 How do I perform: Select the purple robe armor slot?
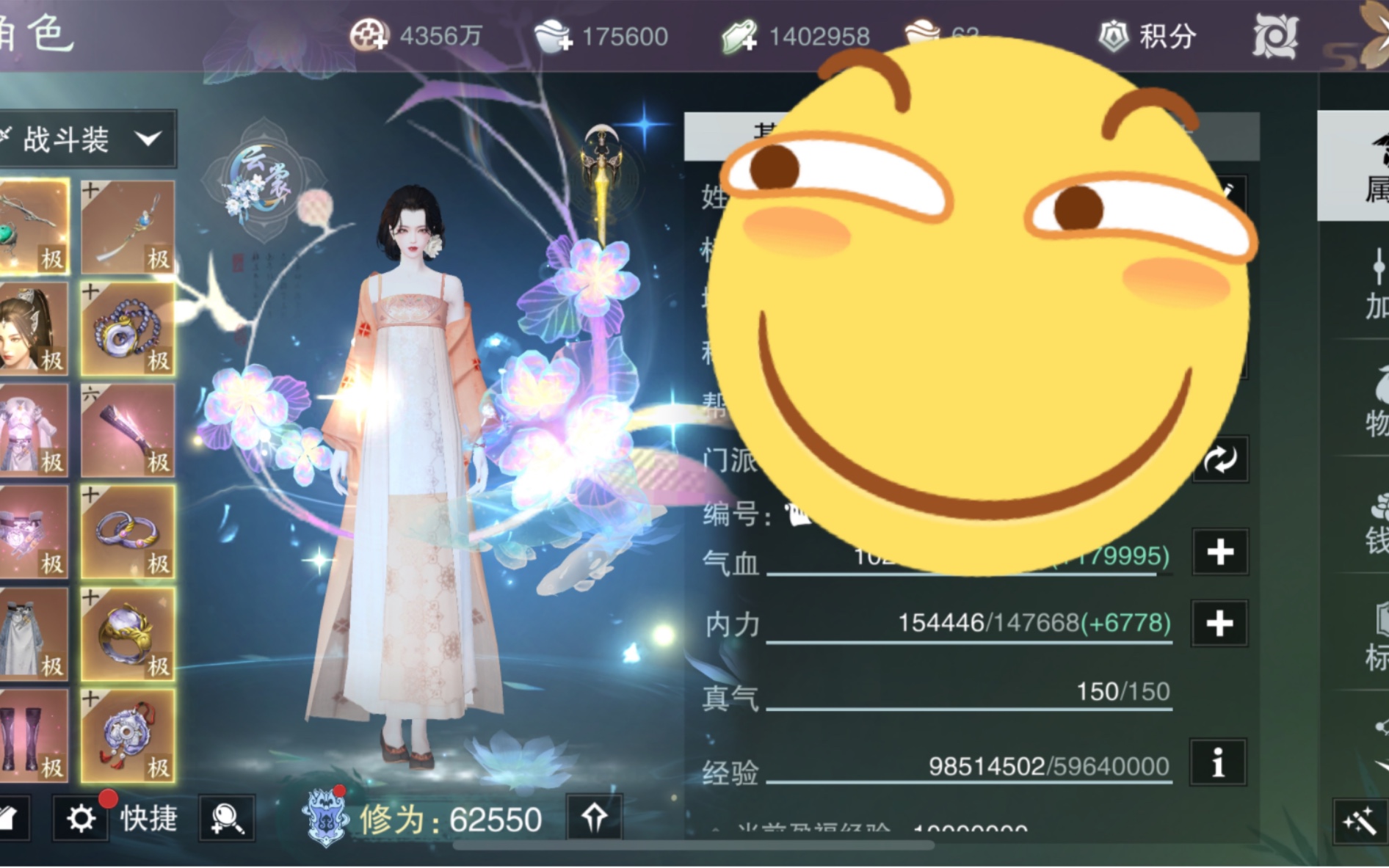click(33, 431)
